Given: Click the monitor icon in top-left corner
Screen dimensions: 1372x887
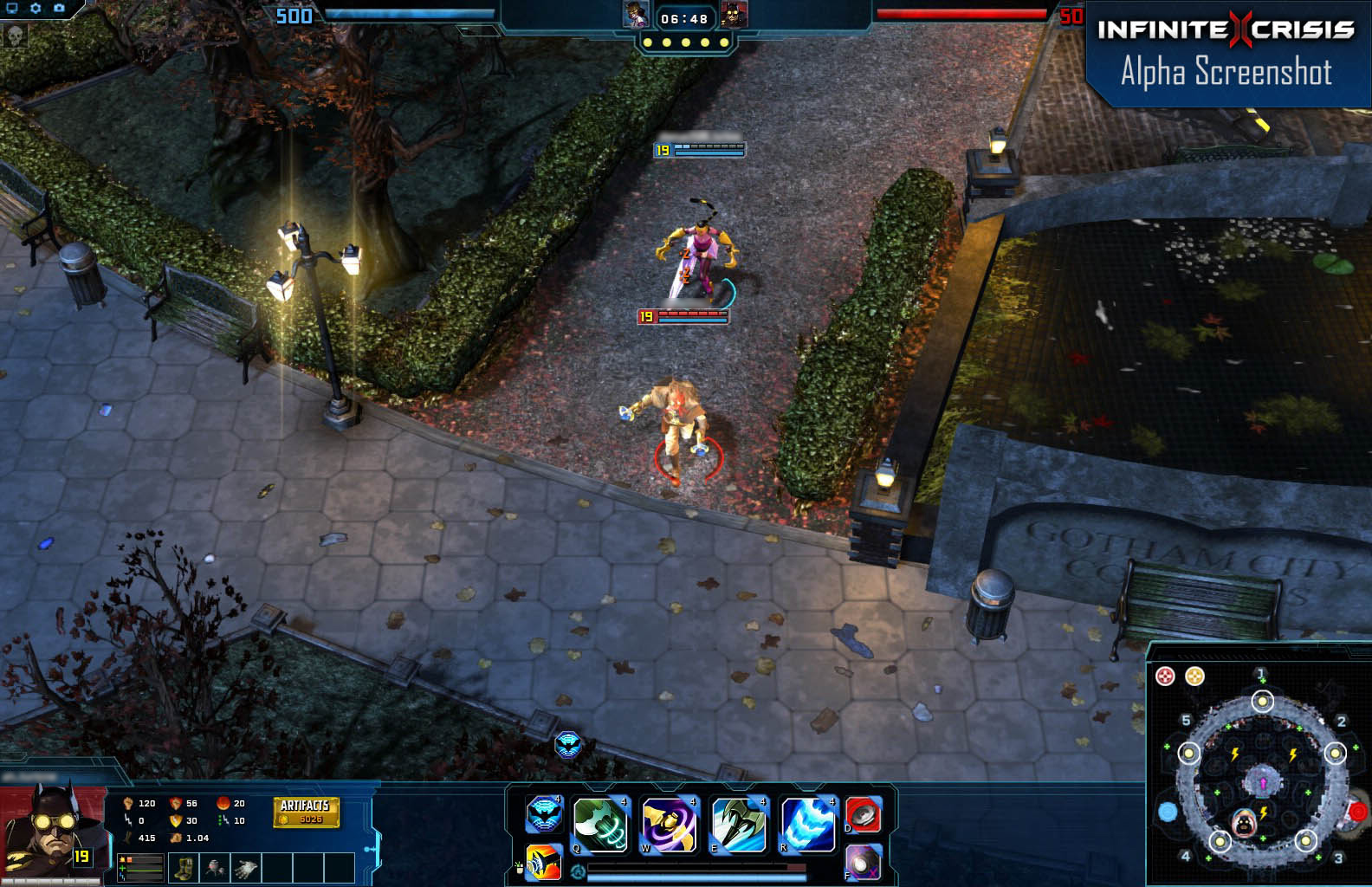Looking at the screenshot, I should coord(12,7).
